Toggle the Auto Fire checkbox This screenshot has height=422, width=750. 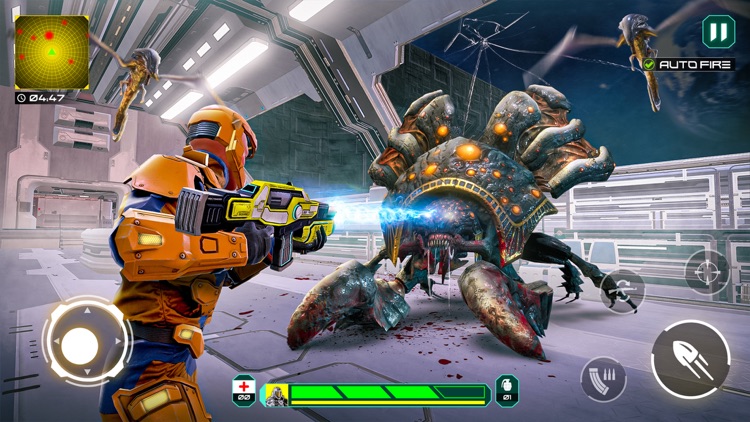click(x=650, y=64)
